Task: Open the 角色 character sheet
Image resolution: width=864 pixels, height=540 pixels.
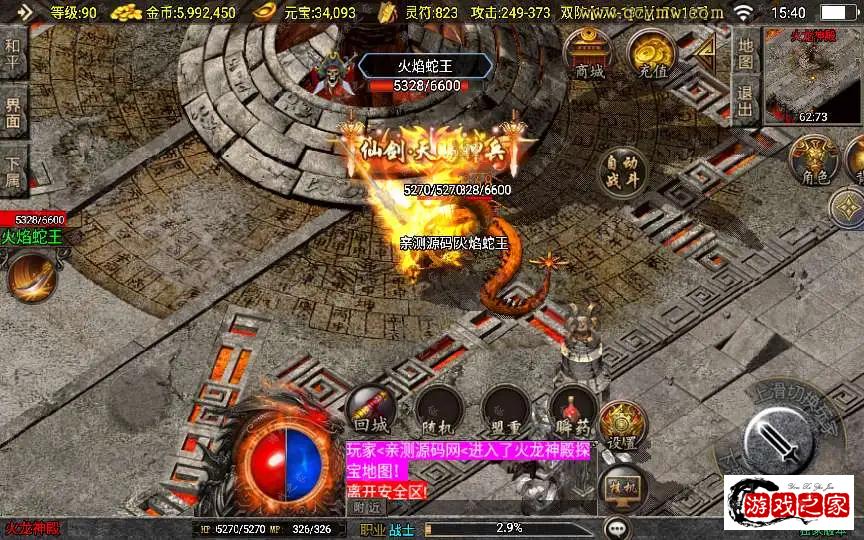Action: 814,160
